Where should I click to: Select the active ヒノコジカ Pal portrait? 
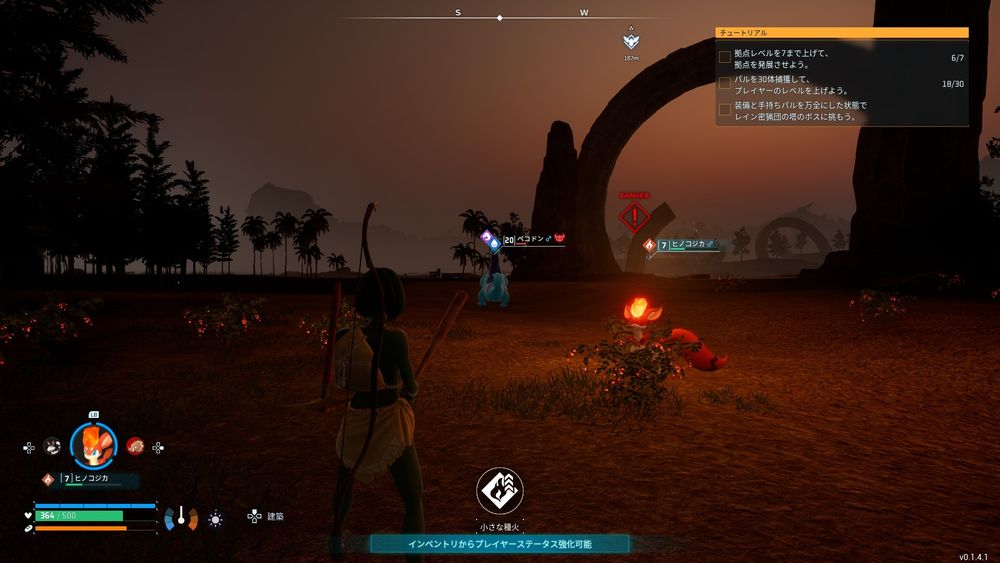93,447
